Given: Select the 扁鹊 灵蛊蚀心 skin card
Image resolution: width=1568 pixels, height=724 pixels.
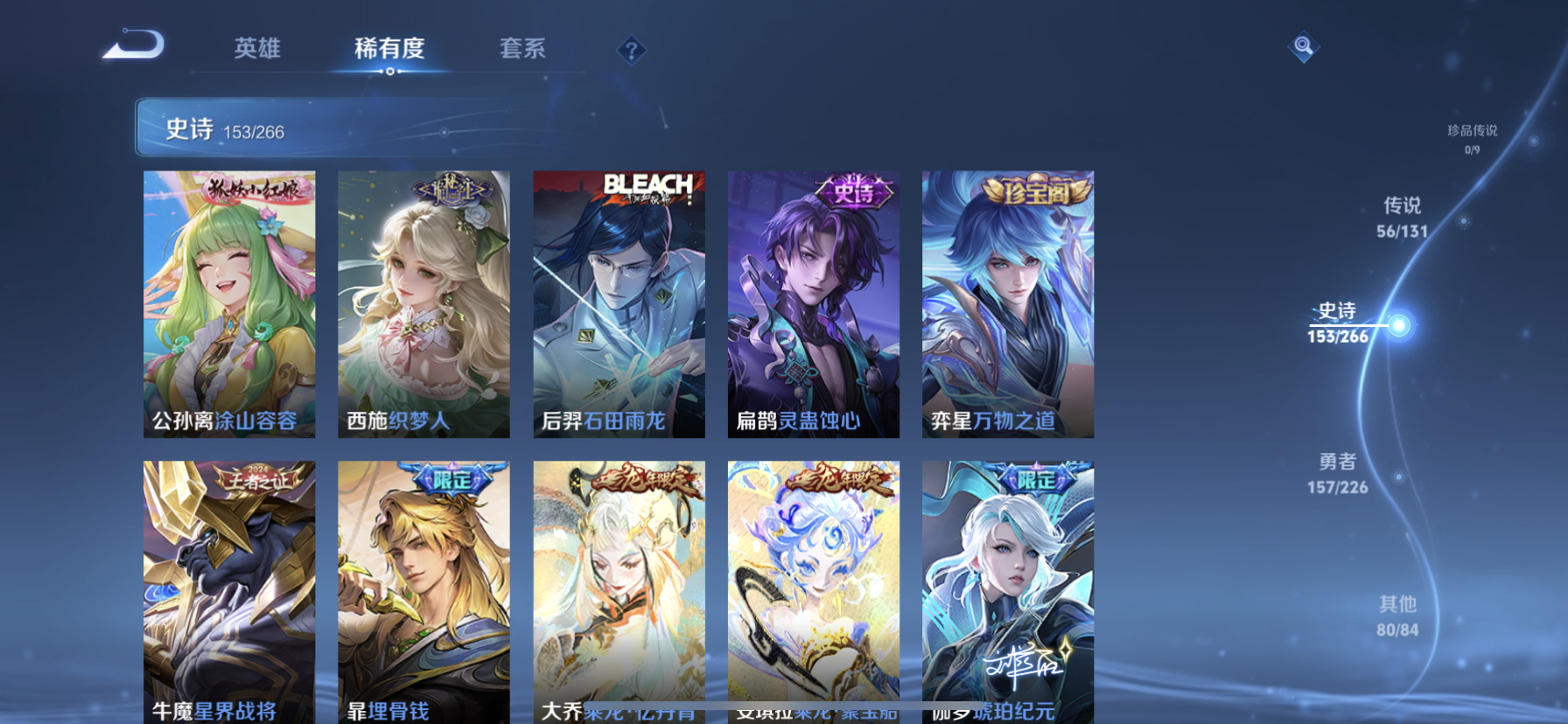Looking at the screenshot, I should (x=813, y=303).
